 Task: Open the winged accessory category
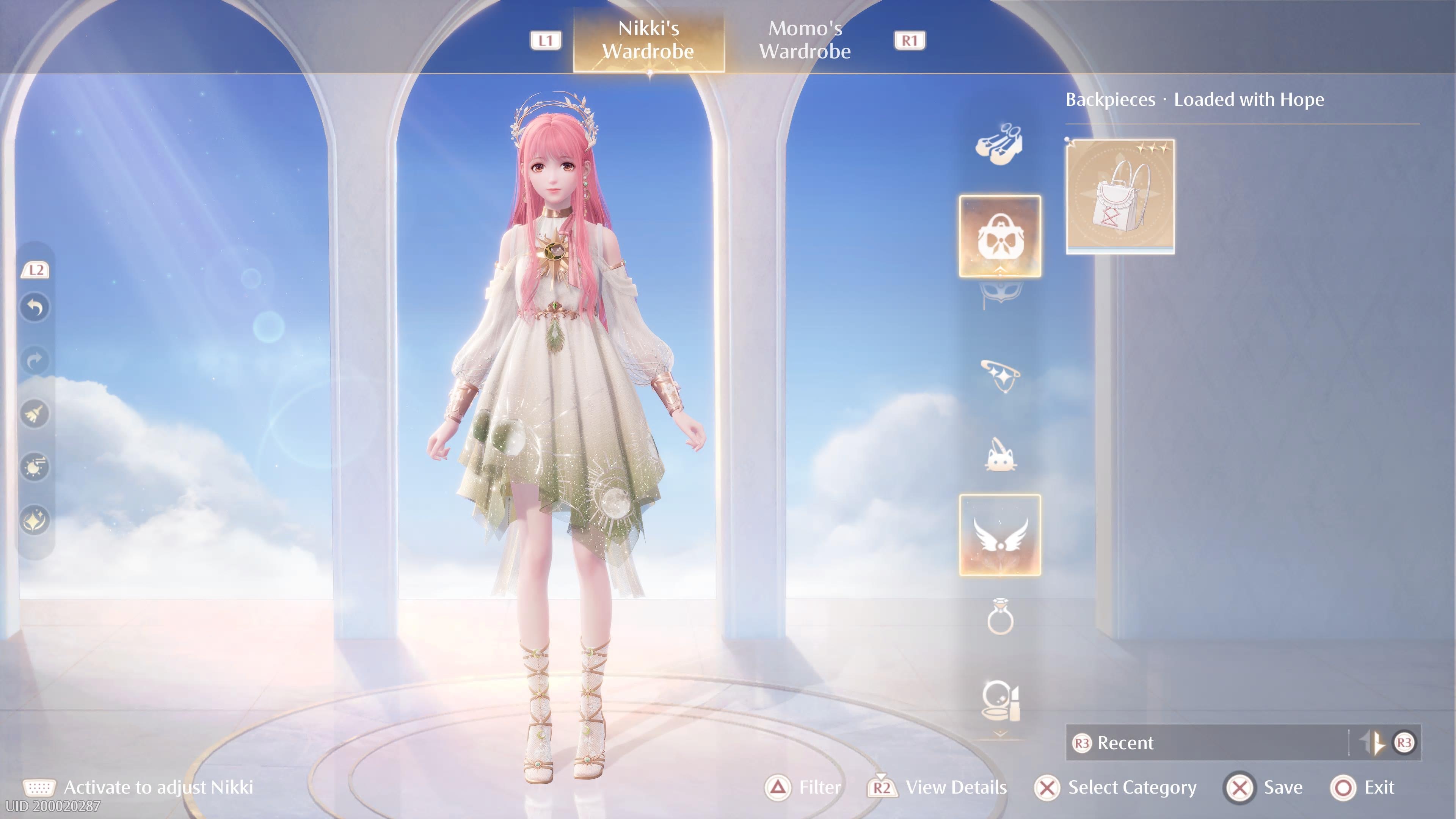[x=999, y=535]
